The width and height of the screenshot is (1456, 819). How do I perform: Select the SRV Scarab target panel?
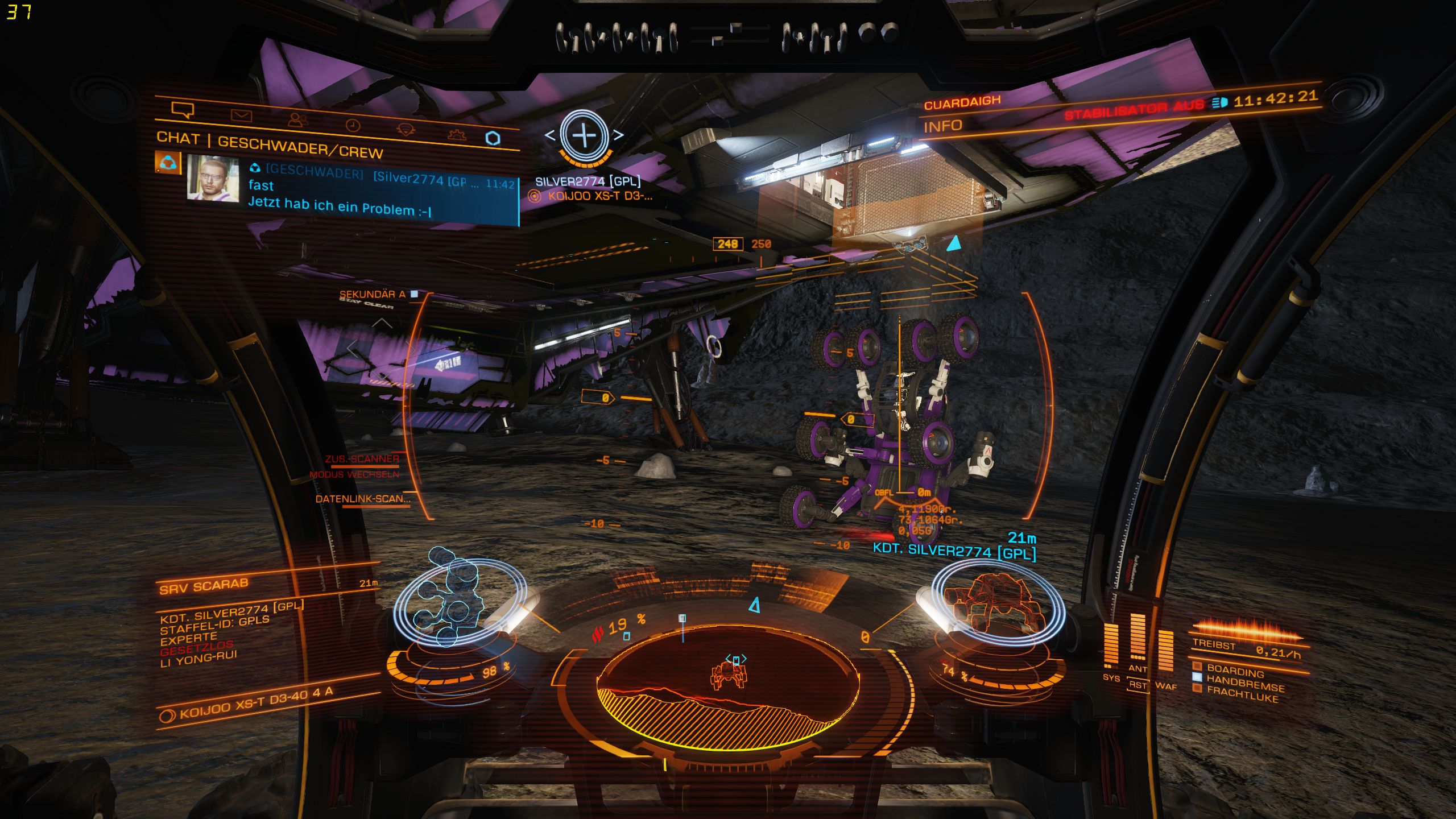tap(204, 586)
